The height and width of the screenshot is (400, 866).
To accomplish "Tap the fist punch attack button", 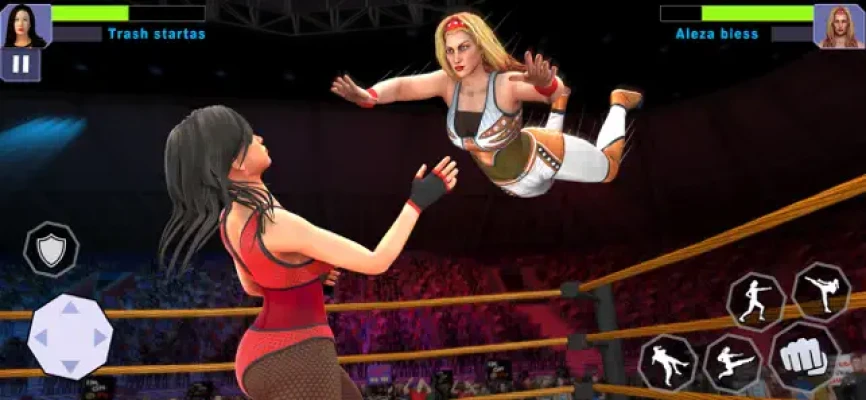I will click(804, 358).
